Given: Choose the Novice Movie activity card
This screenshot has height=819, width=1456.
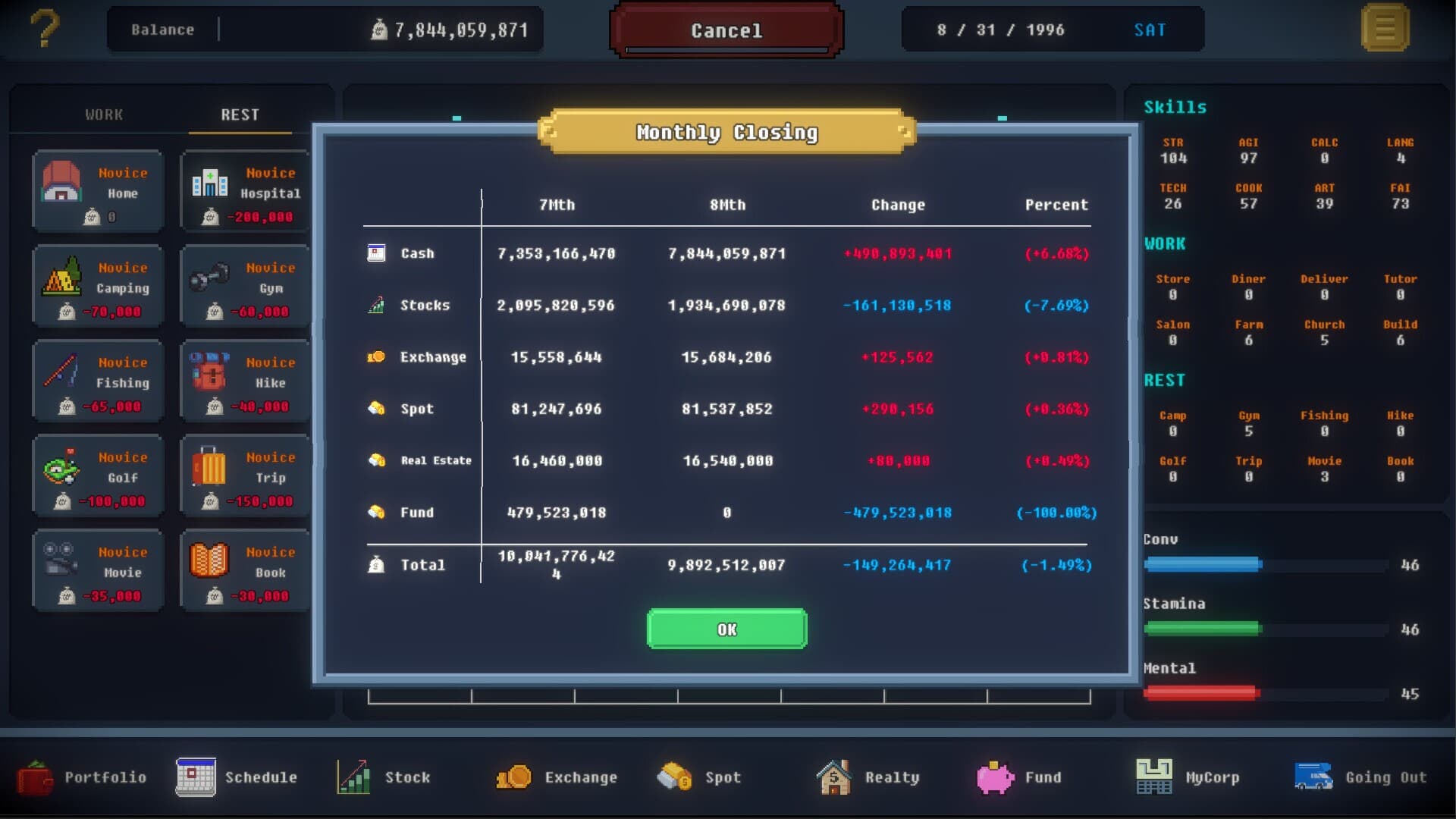Looking at the screenshot, I should (97, 570).
